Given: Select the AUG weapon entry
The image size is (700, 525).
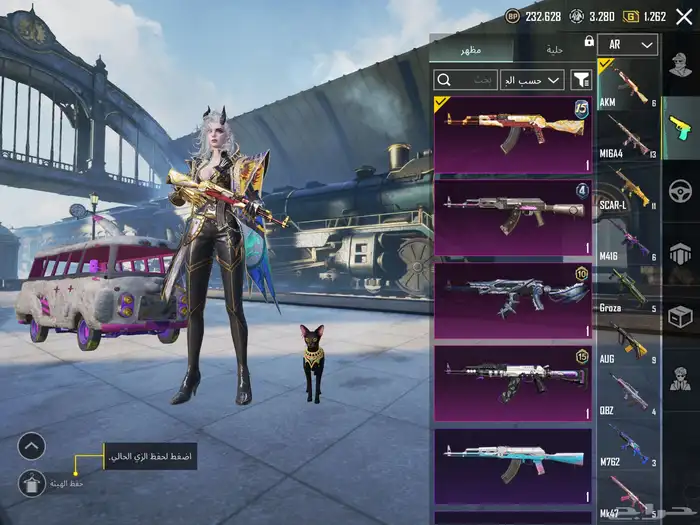Looking at the screenshot, I should pos(629,340).
